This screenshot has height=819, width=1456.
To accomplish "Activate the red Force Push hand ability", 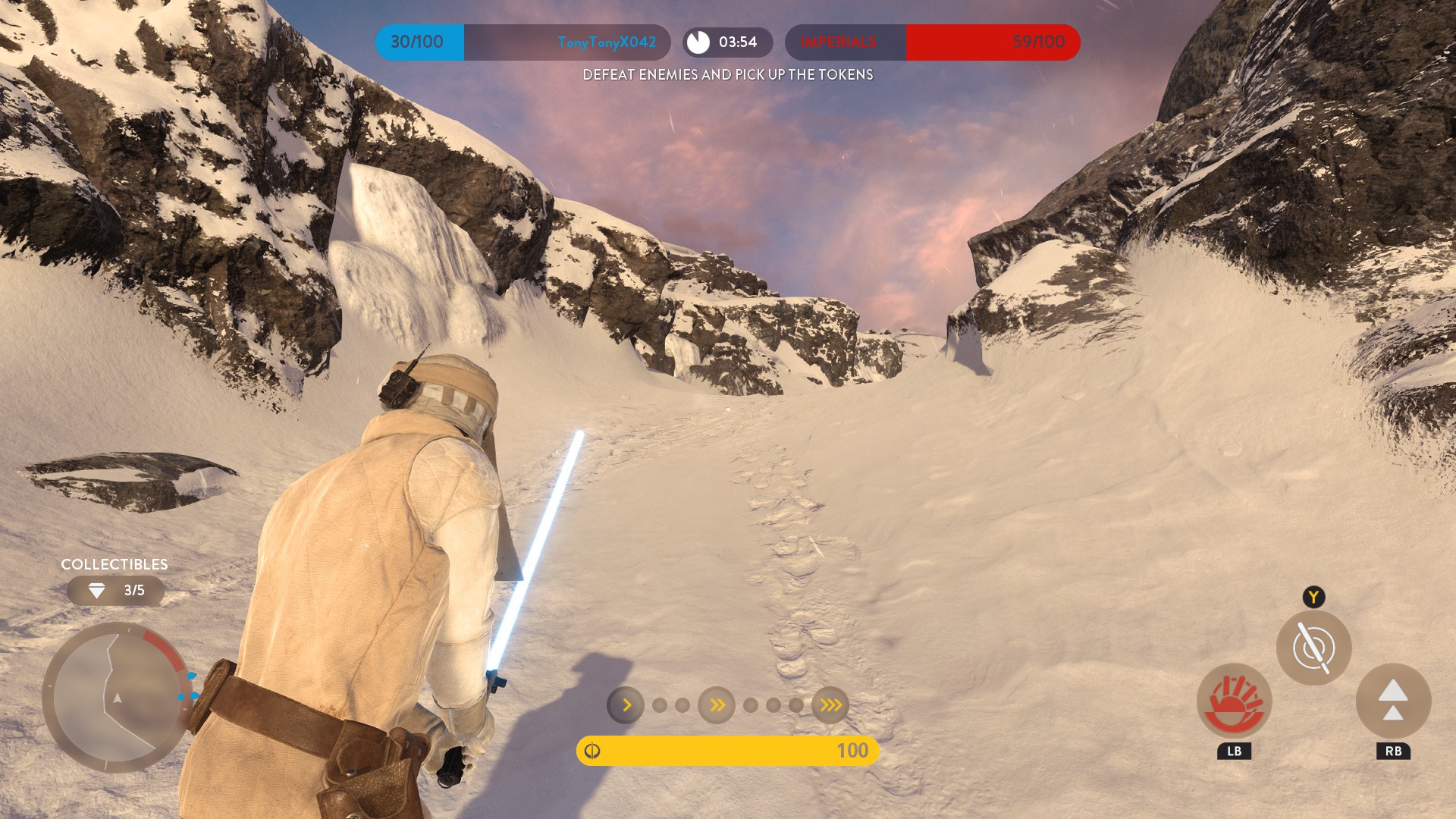I will (x=1234, y=701).
